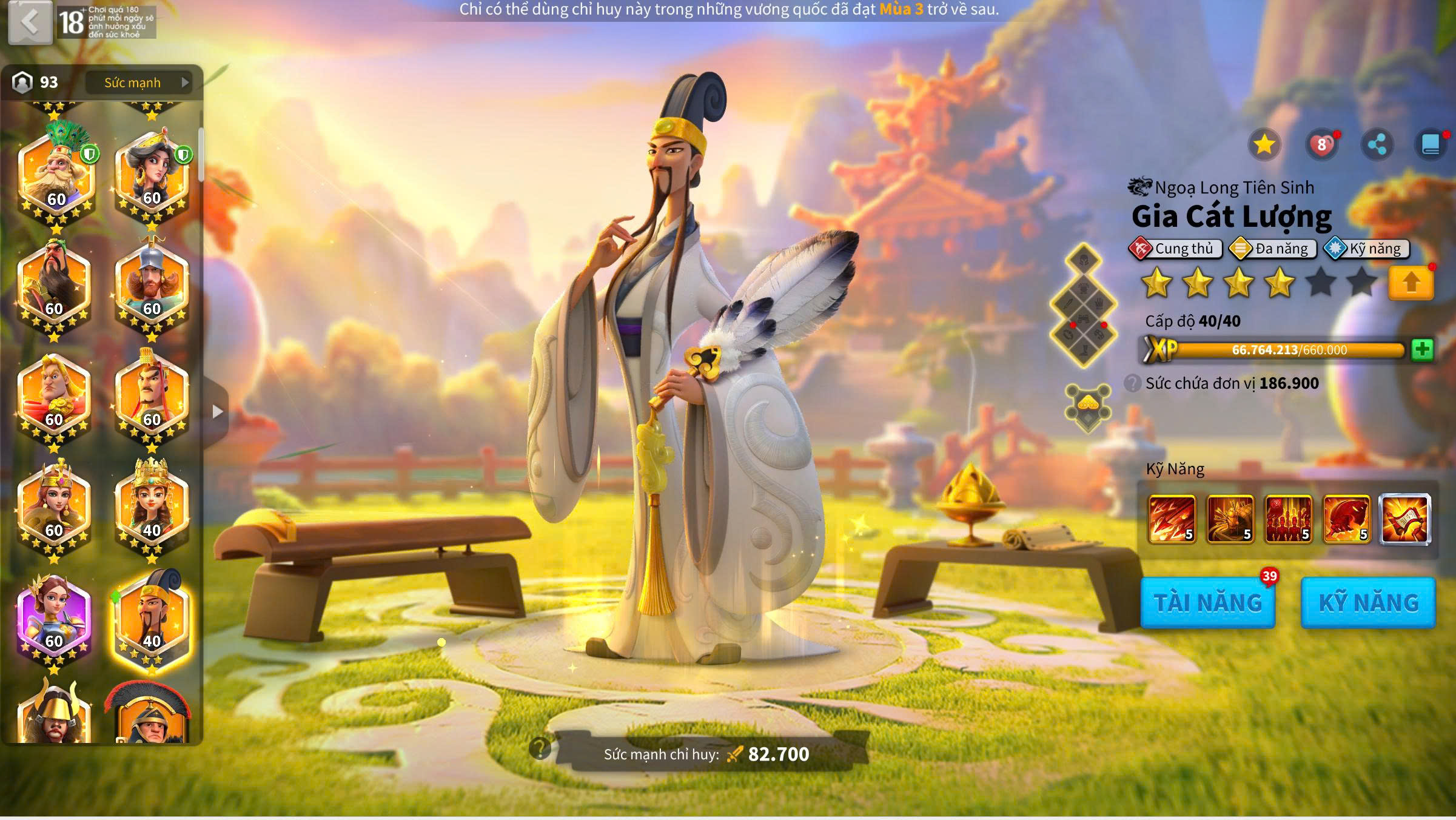Open the TÀI NĂNG talents screen
This screenshot has height=820, width=1456.
1207,603
